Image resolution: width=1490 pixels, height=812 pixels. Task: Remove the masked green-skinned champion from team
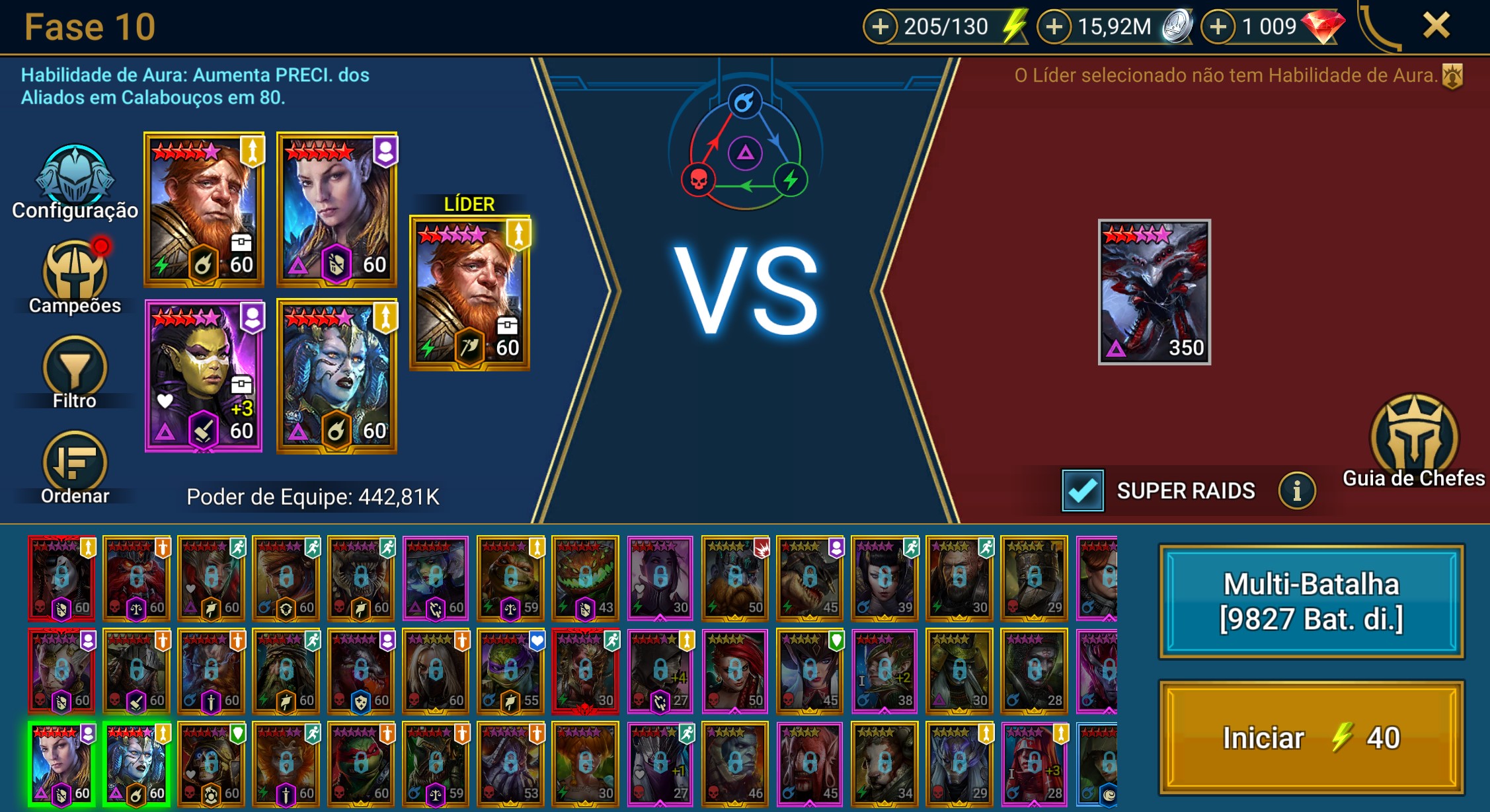pos(204,375)
